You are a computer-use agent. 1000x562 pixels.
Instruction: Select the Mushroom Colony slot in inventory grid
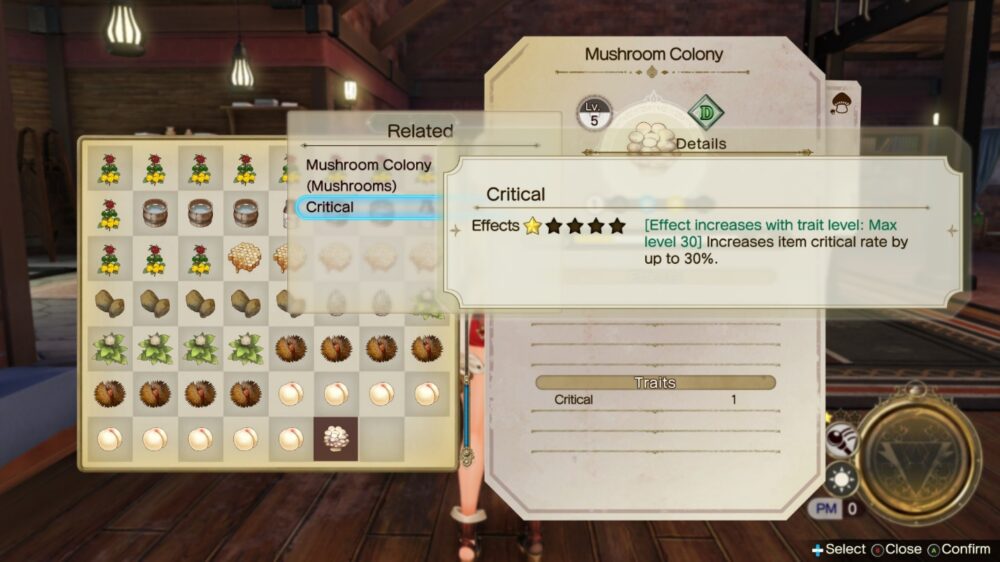(335, 439)
